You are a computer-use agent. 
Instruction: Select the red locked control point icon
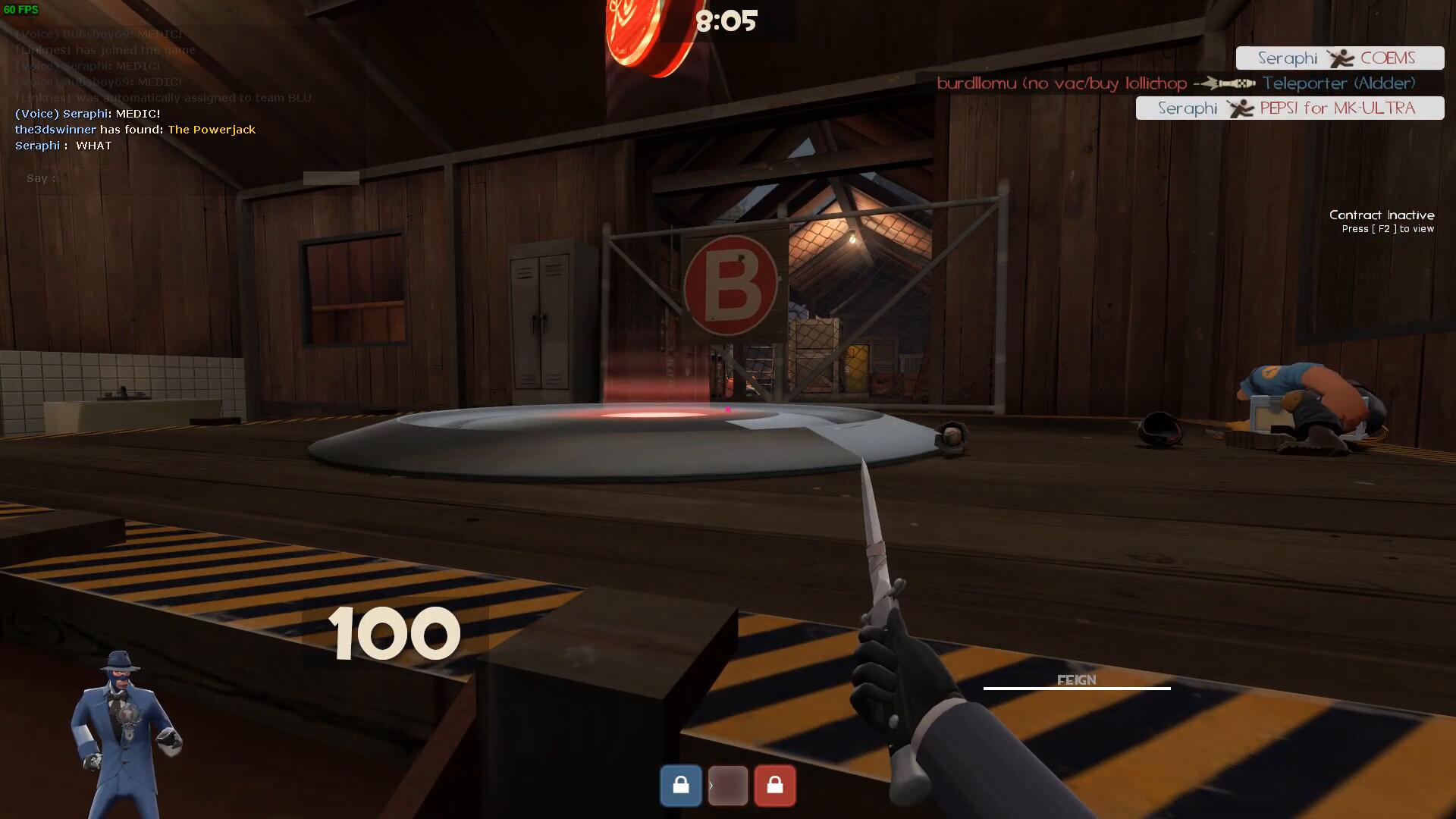coord(774,785)
